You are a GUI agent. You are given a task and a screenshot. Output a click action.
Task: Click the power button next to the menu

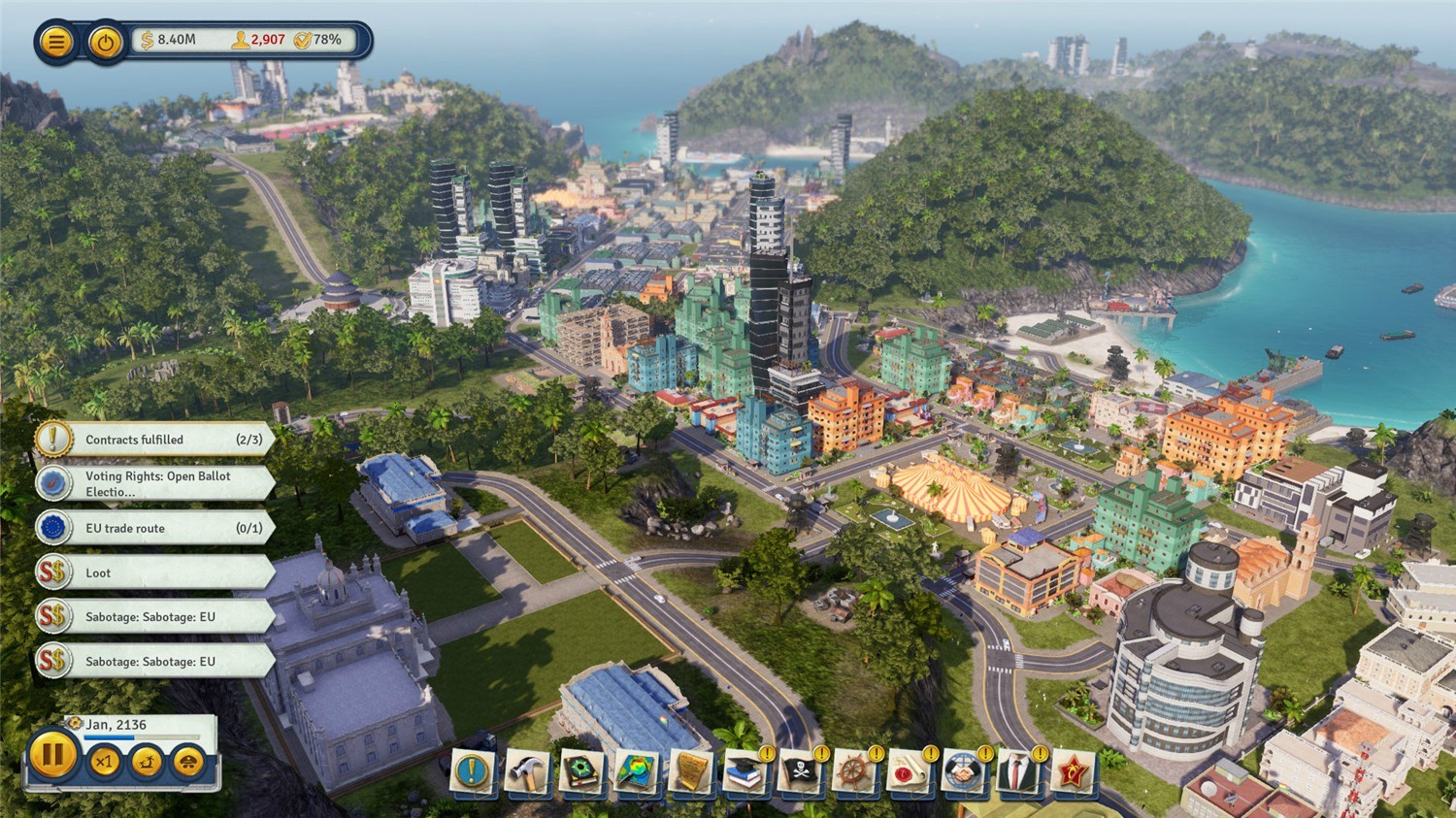click(105, 41)
